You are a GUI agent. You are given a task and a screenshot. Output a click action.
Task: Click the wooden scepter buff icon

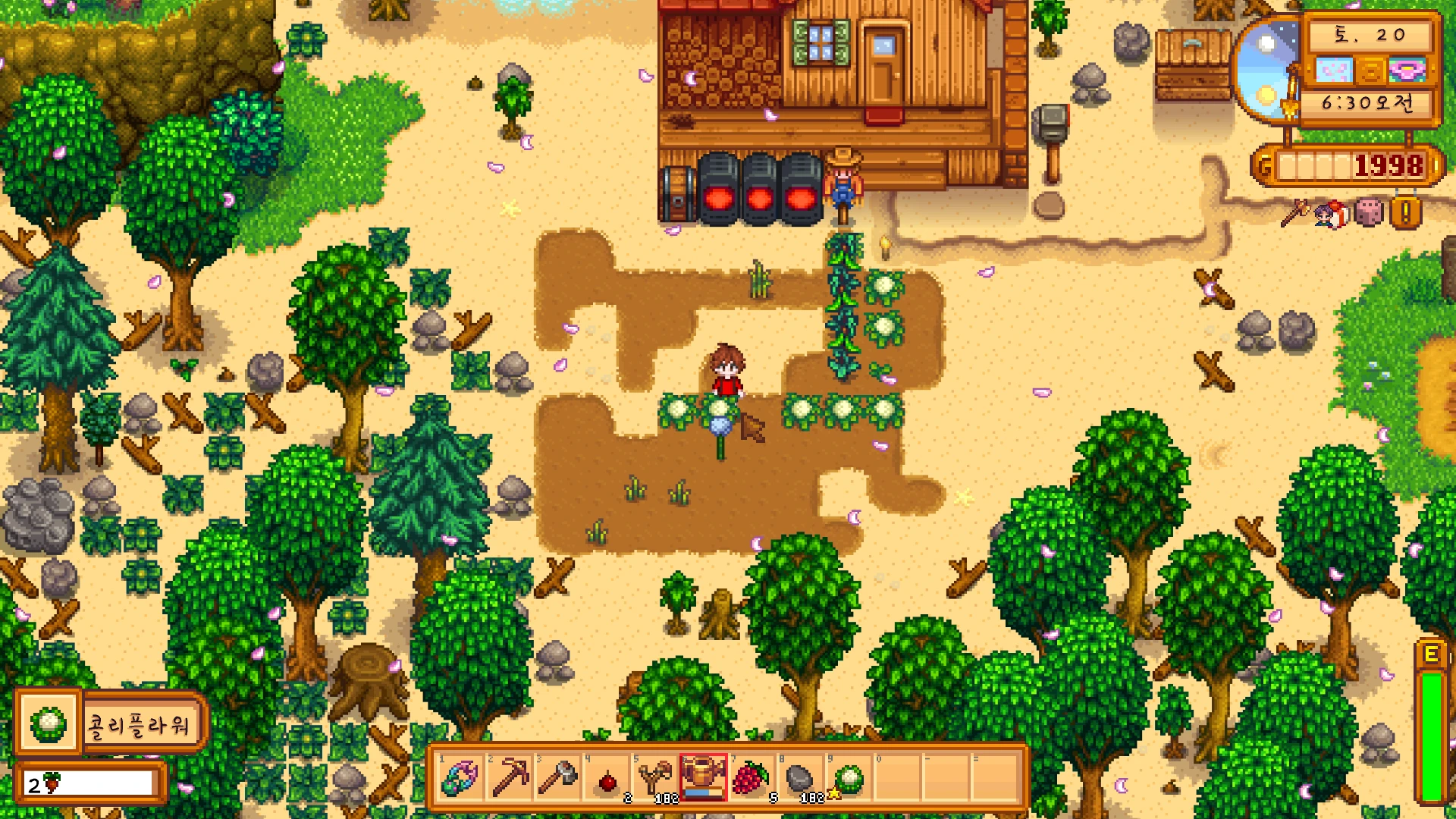click(x=1295, y=213)
